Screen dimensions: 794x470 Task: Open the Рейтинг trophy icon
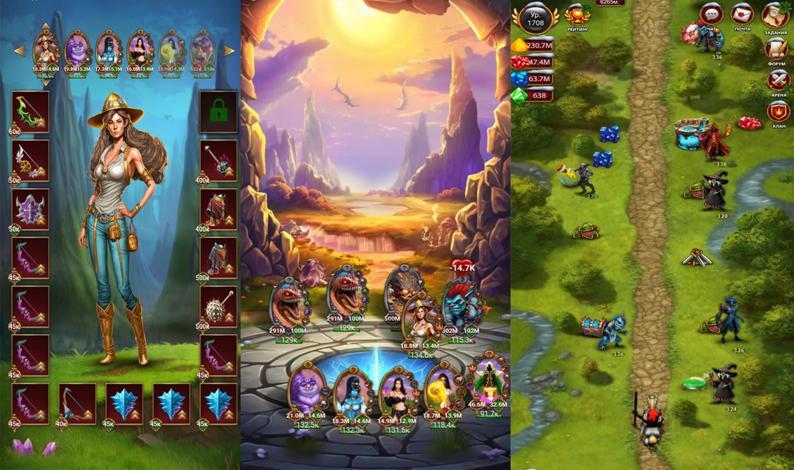(x=578, y=15)
